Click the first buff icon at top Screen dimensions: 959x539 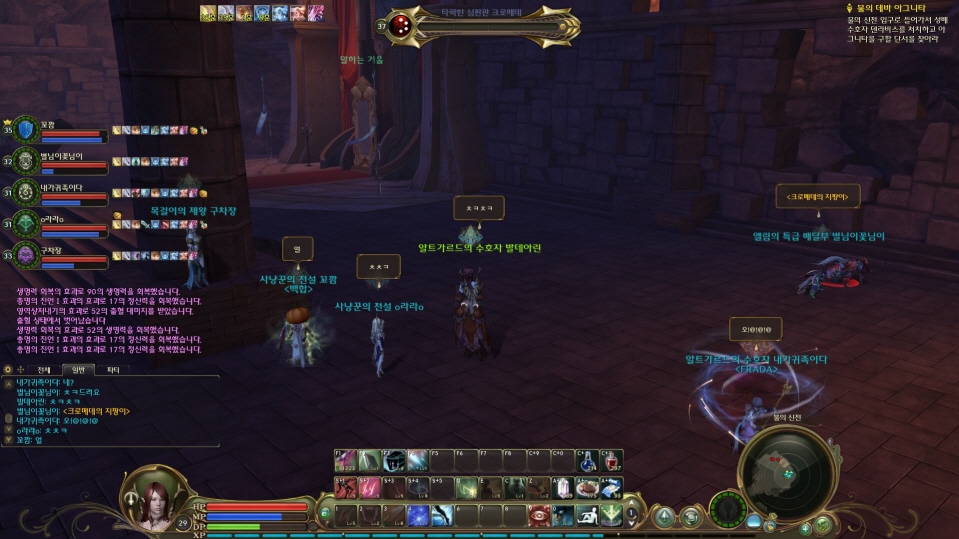pyautogui.click(x=207, y=12)
